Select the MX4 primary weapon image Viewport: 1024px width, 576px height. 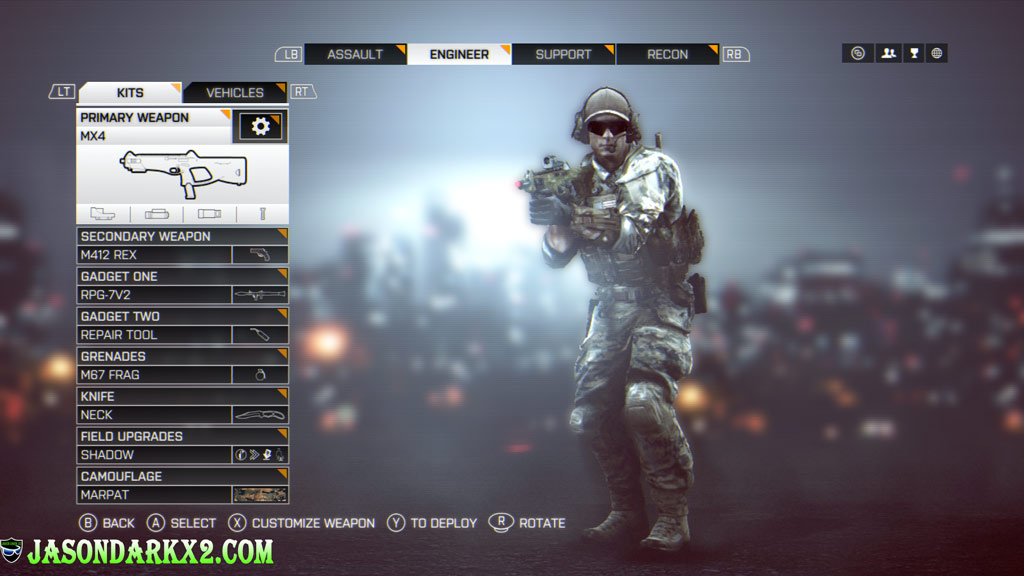183,174
